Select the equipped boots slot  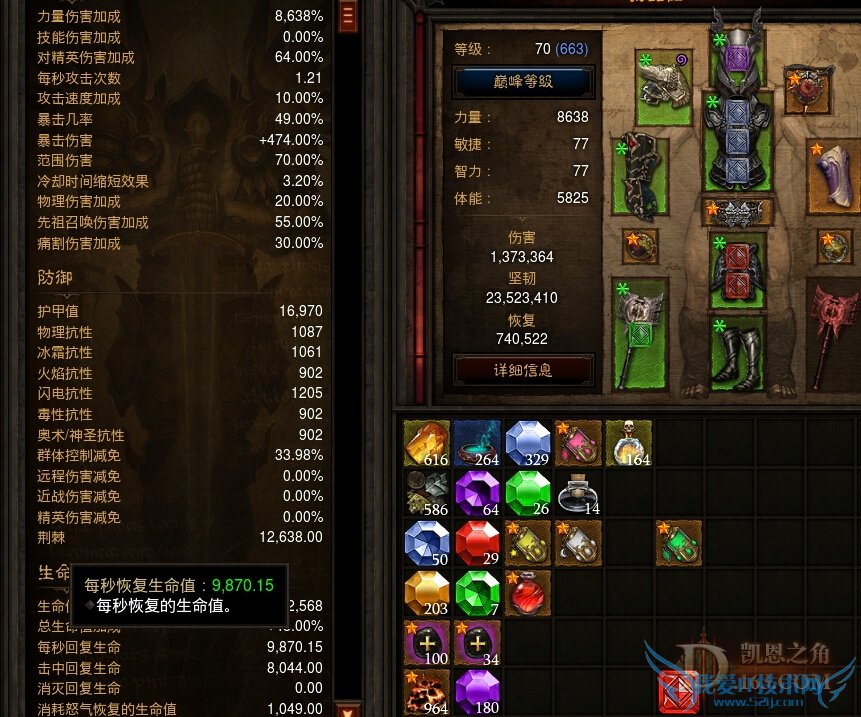click(737, 352)
